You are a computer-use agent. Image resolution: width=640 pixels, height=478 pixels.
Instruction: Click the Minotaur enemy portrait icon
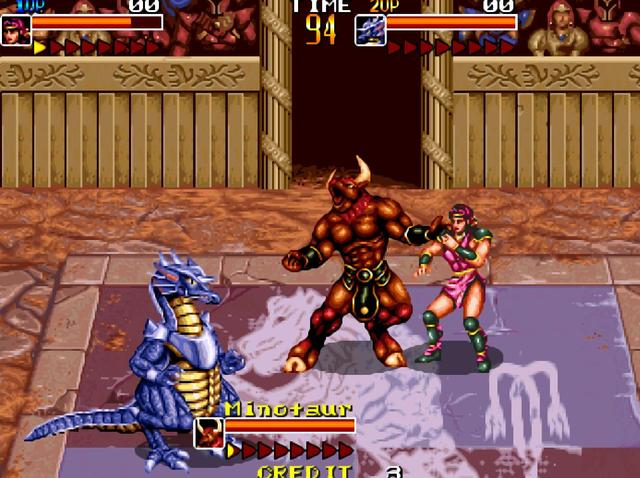pyautogui.click(x=209, y=432)
